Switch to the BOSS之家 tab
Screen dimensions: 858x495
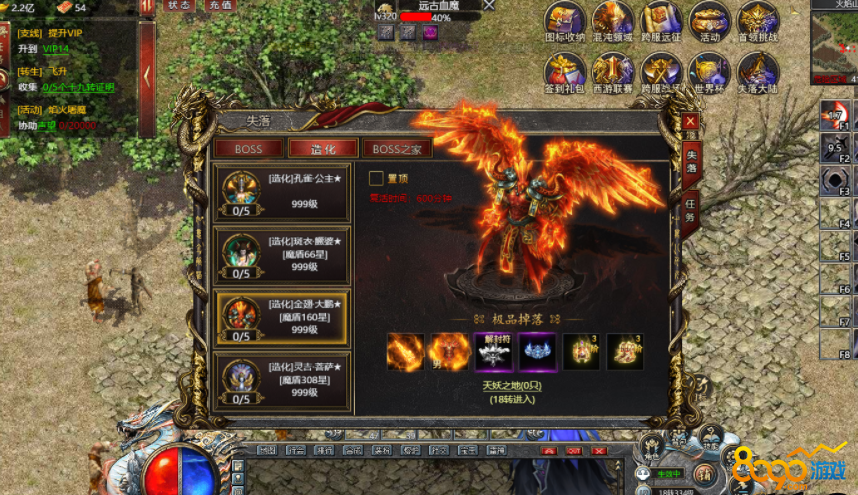tap(397, 149)
